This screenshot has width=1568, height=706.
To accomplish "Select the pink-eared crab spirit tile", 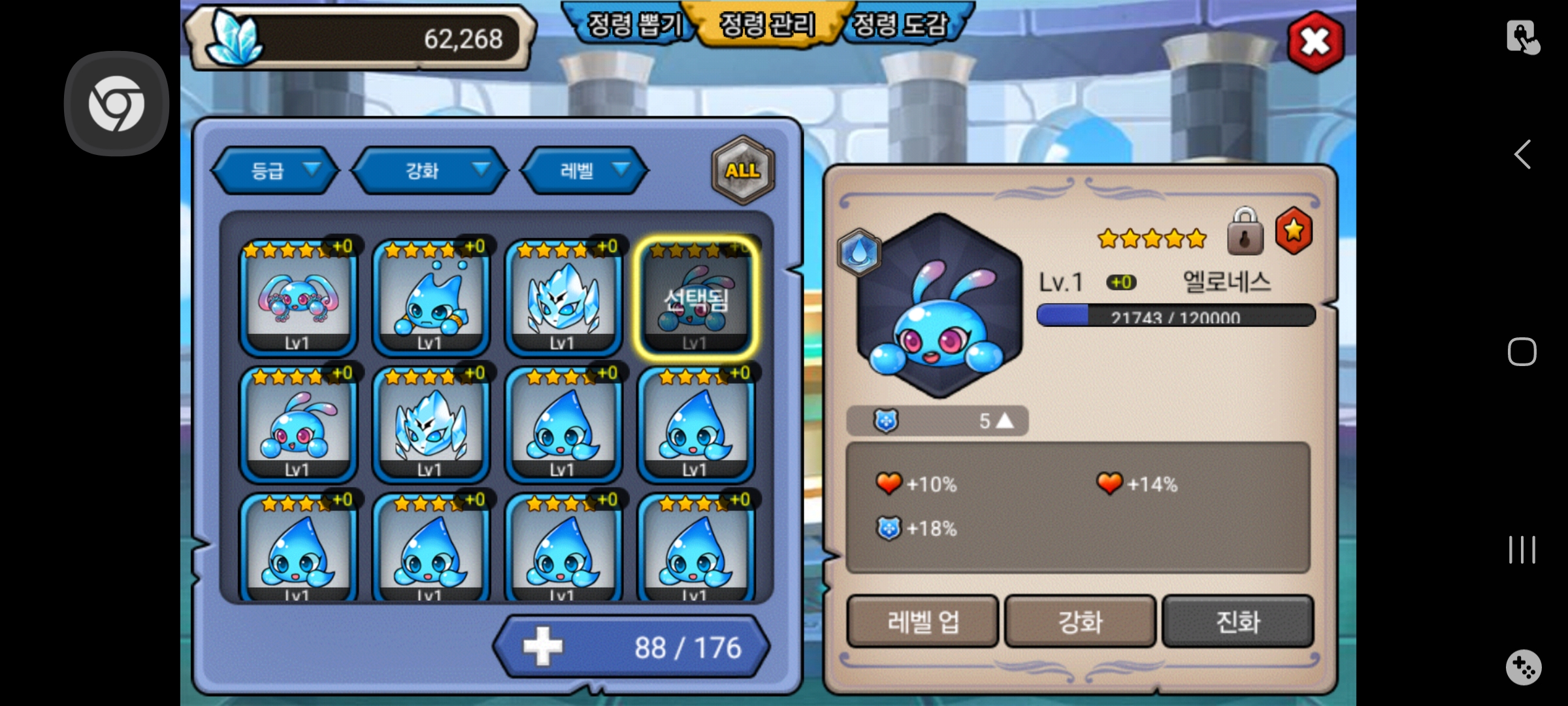I will point(299,297).
